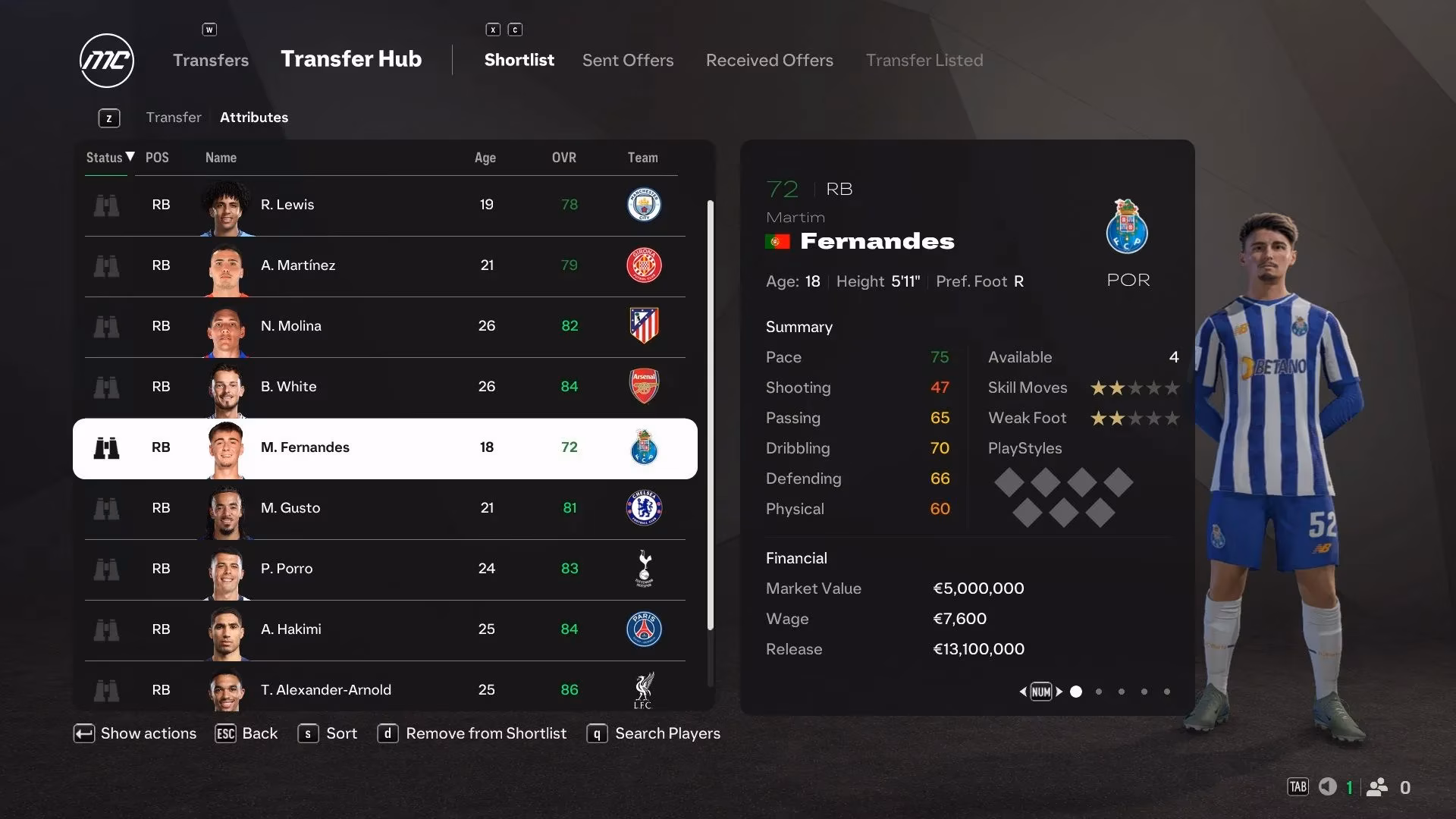This screenshot has height=819, width=1456.
Task: Open sort options via the Sort button
Action: coord(327,733)
